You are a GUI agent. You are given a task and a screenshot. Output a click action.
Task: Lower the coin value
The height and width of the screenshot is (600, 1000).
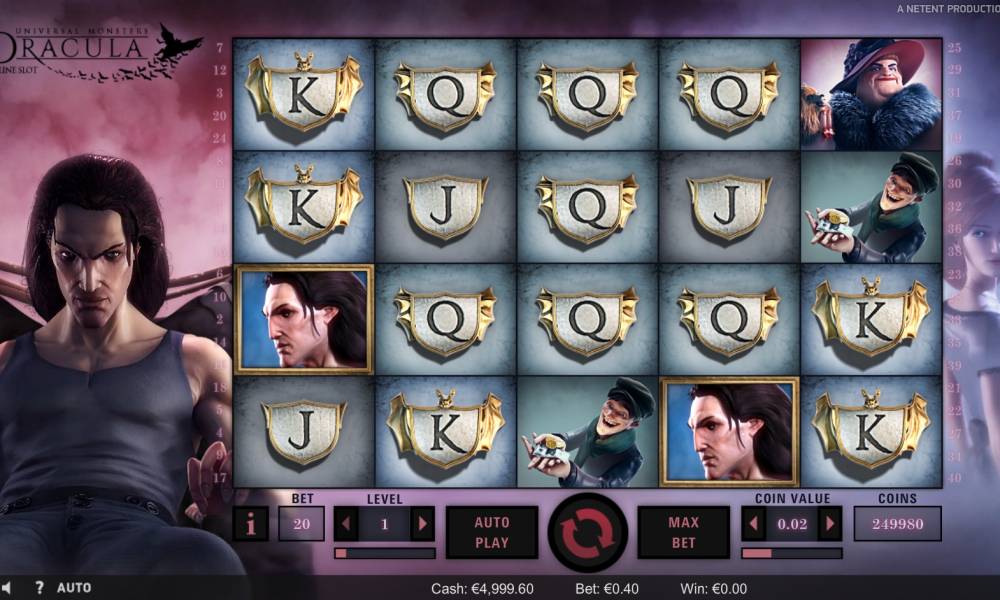pyautogui.click(x=754, y=523)
